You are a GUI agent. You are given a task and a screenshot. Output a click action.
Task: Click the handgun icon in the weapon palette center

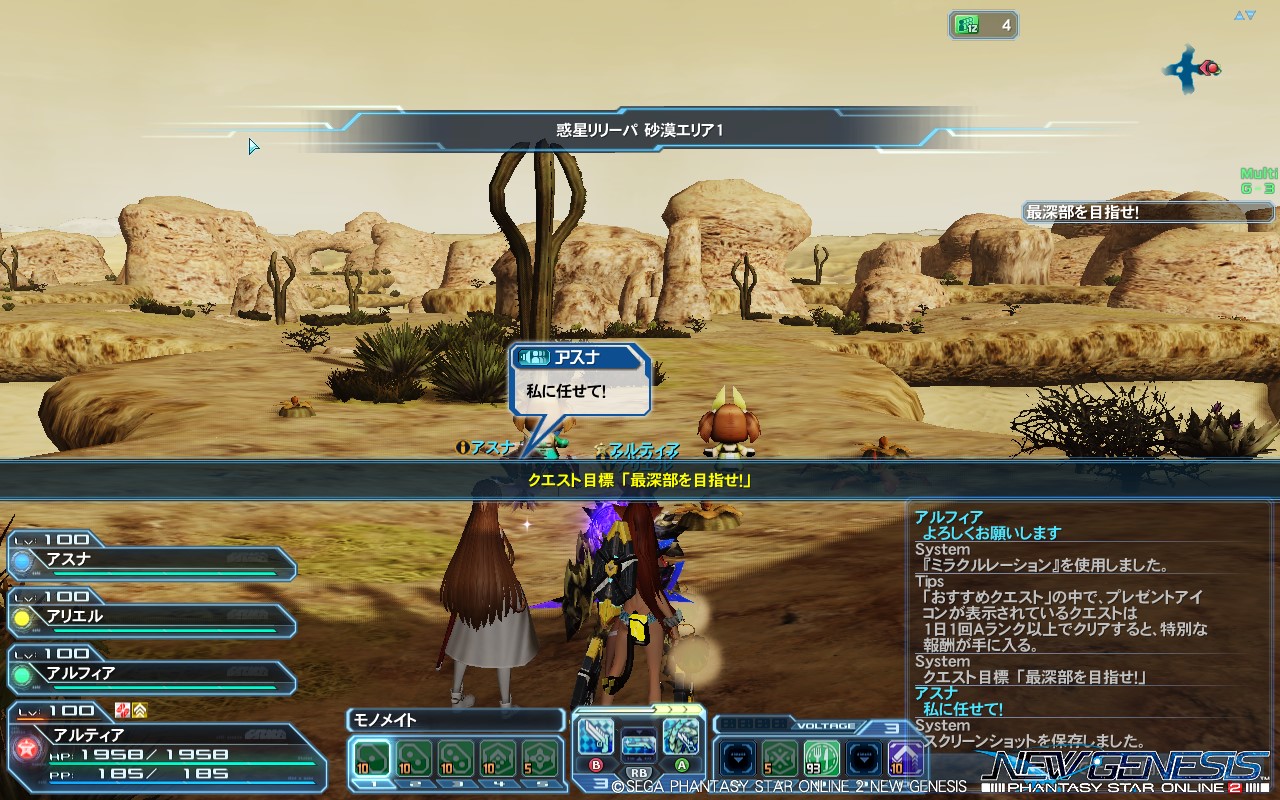(640, 747)
